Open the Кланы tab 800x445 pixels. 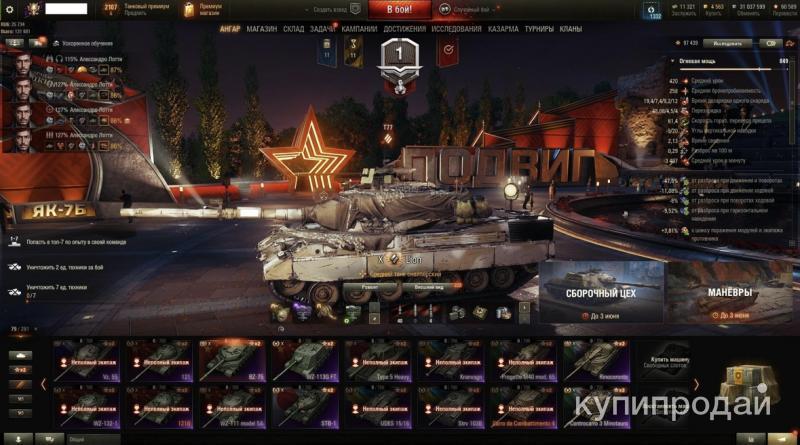click(x=571, y=29)
